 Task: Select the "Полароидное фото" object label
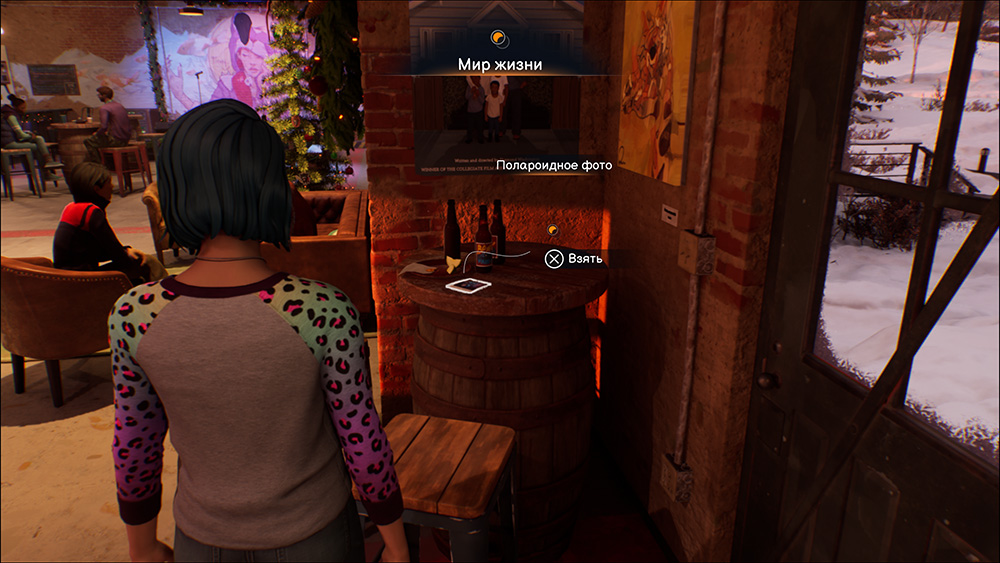[x=554, y=166]
